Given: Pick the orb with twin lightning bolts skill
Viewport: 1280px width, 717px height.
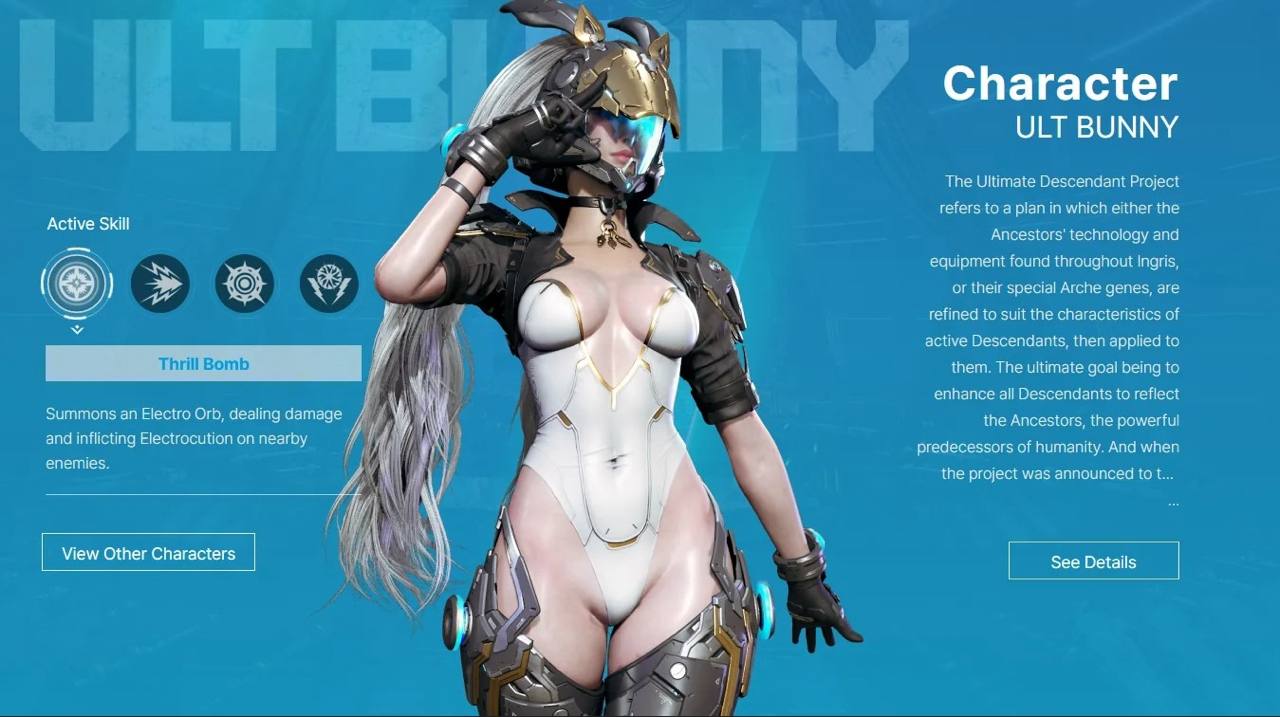Looking at the screenshot, I should (329, 284).
